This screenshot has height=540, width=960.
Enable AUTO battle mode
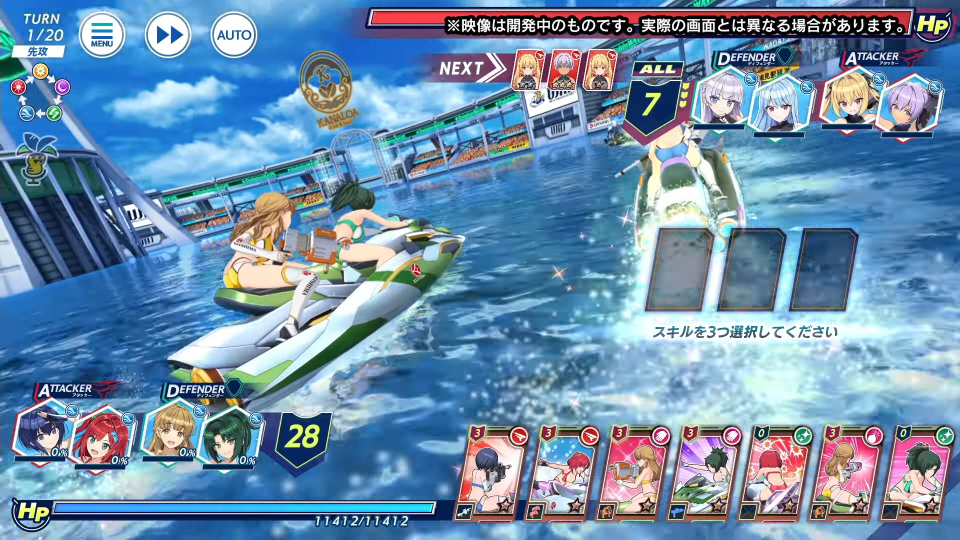coord(234,36)
